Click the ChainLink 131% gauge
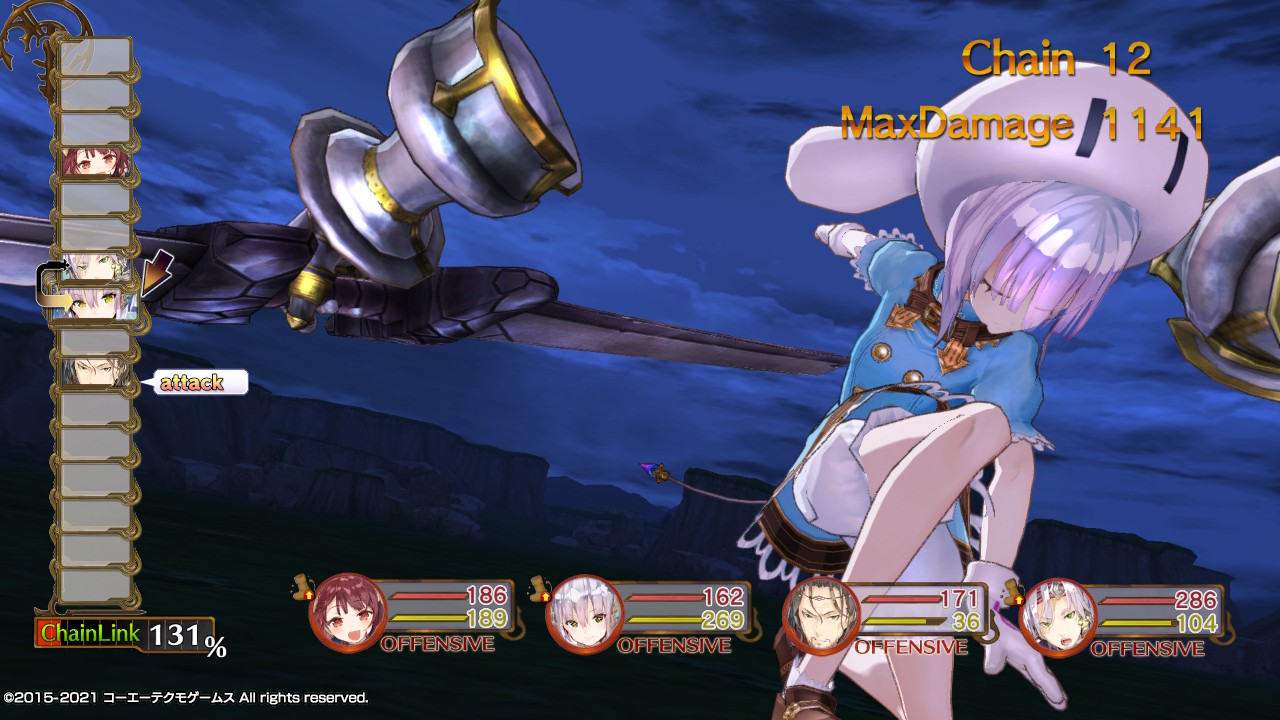The image size is (1280, 720). [115, 632]
